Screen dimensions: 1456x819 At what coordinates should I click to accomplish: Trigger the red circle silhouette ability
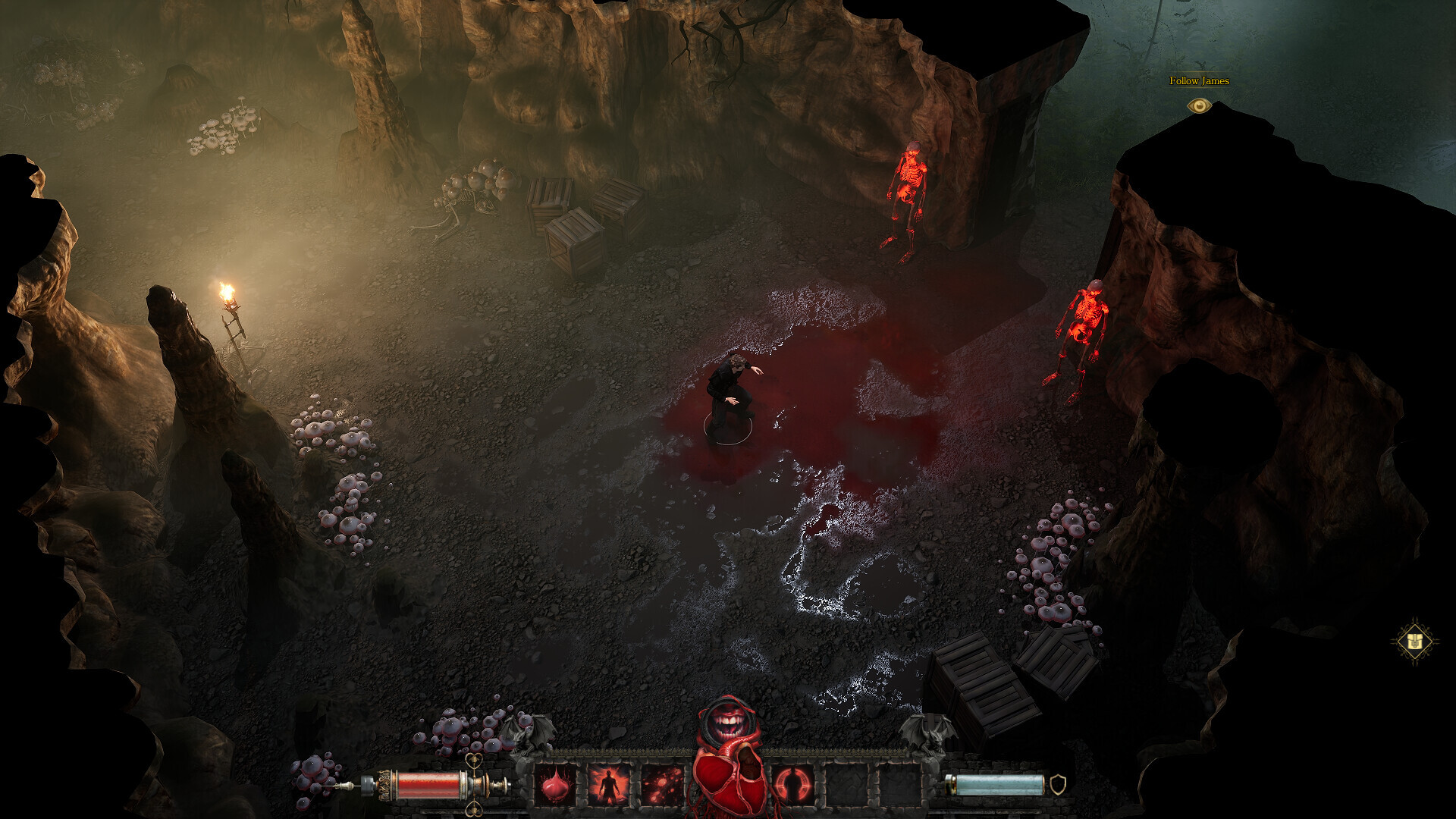(793, 785)
